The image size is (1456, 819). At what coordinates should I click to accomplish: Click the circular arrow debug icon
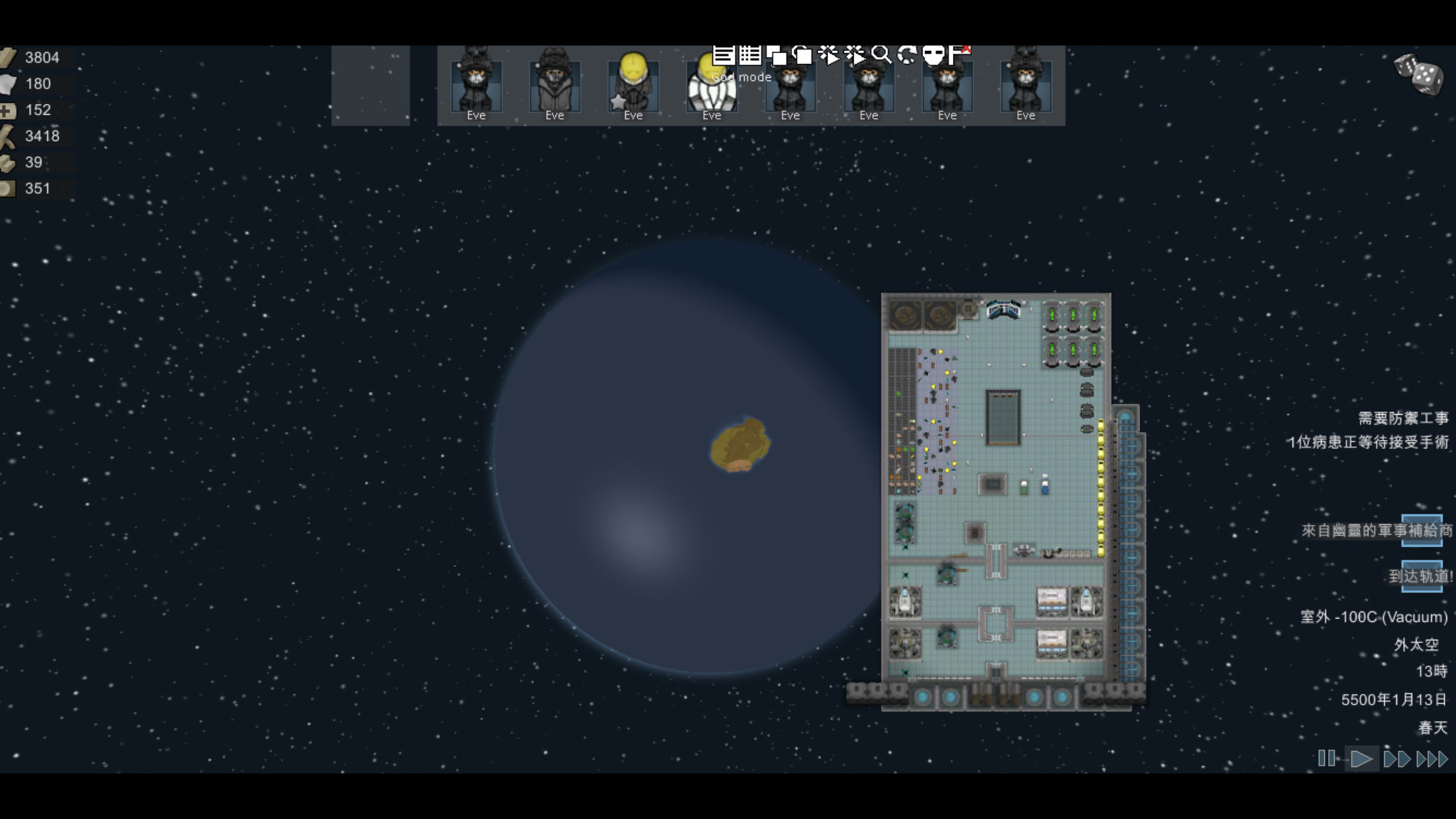pyautogui.click(x=907, y=55)
